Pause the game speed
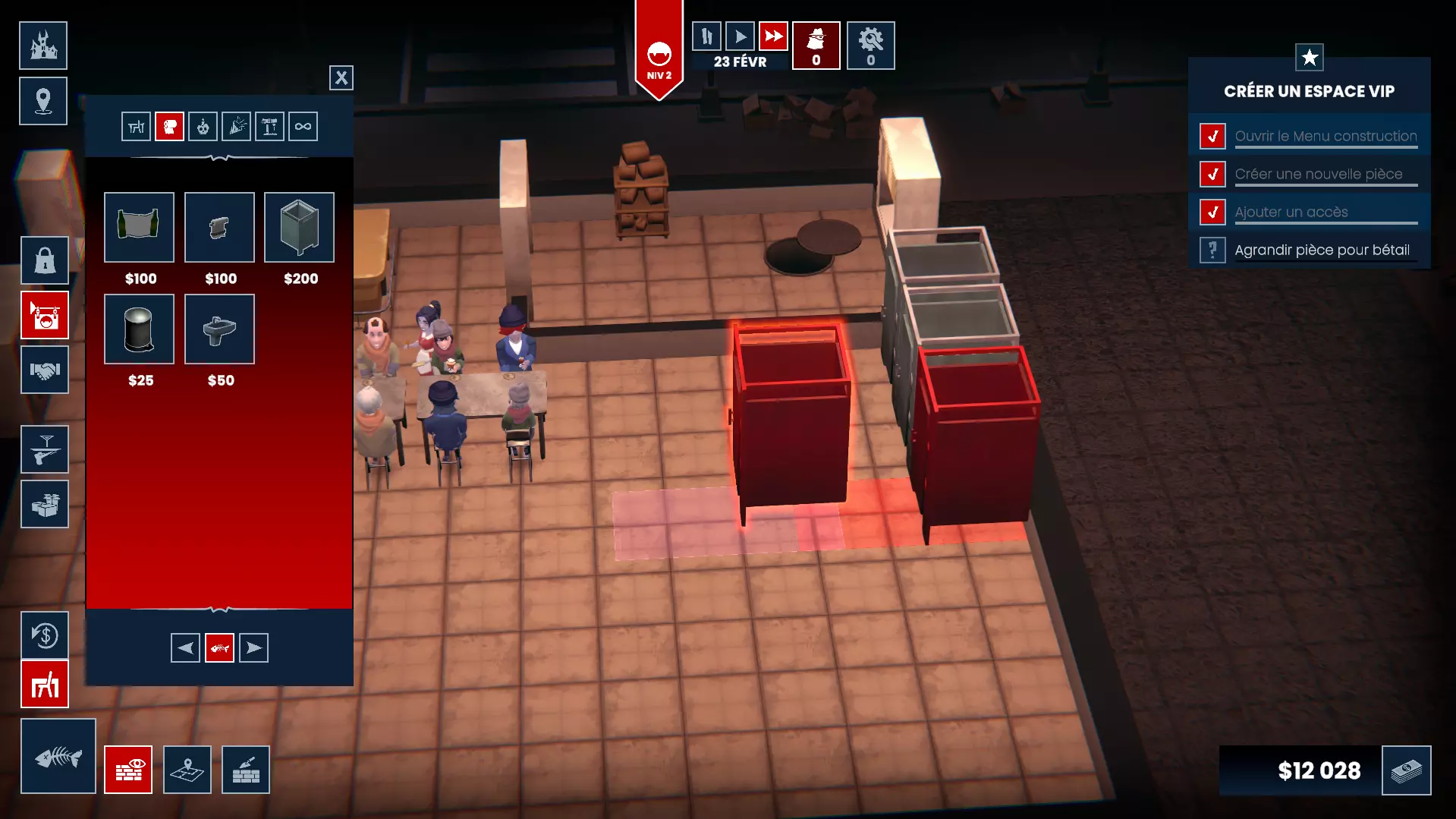The image size is (1456, 819). pos(706,36)
